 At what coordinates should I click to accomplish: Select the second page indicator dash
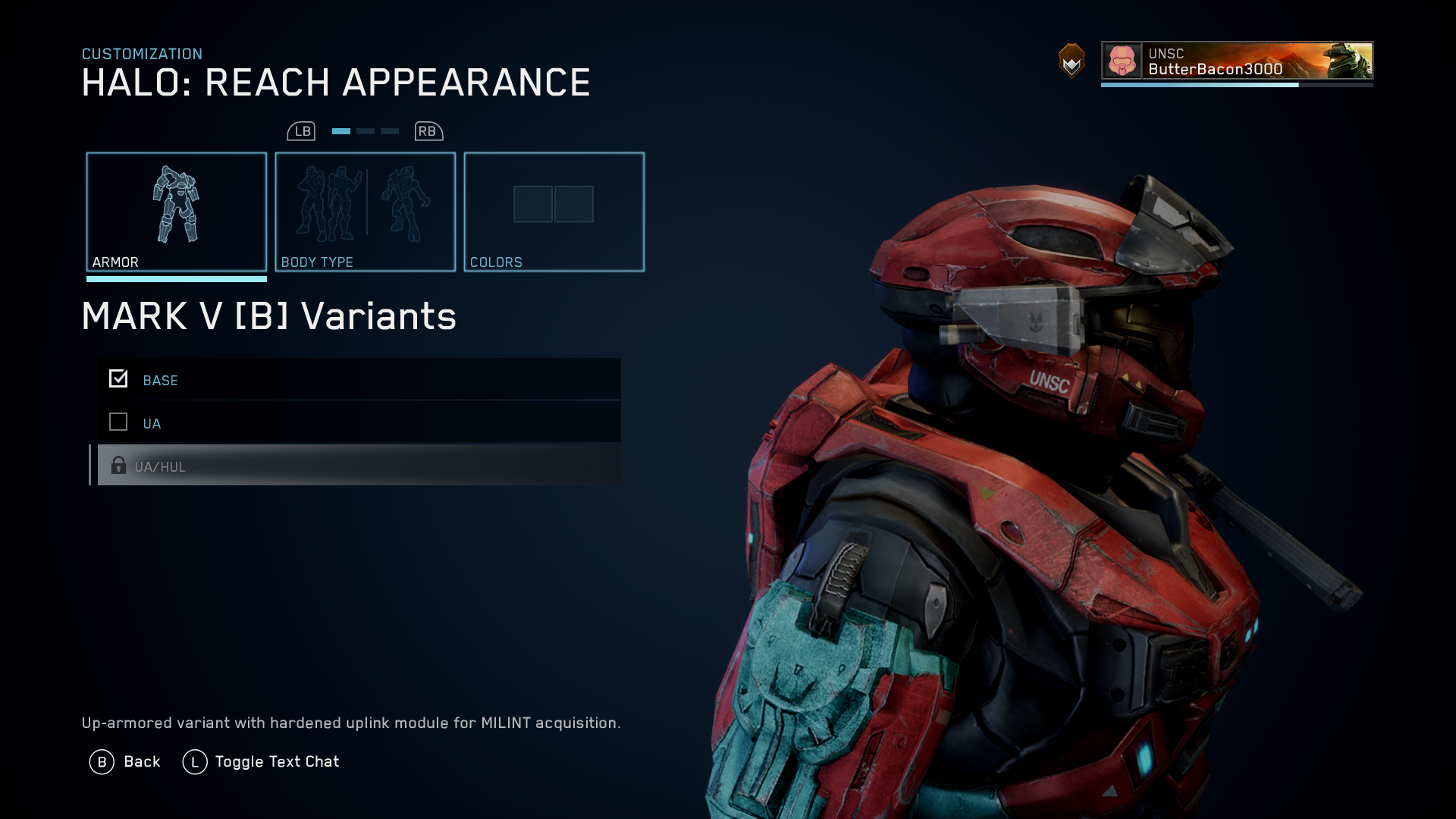(365, 130)
